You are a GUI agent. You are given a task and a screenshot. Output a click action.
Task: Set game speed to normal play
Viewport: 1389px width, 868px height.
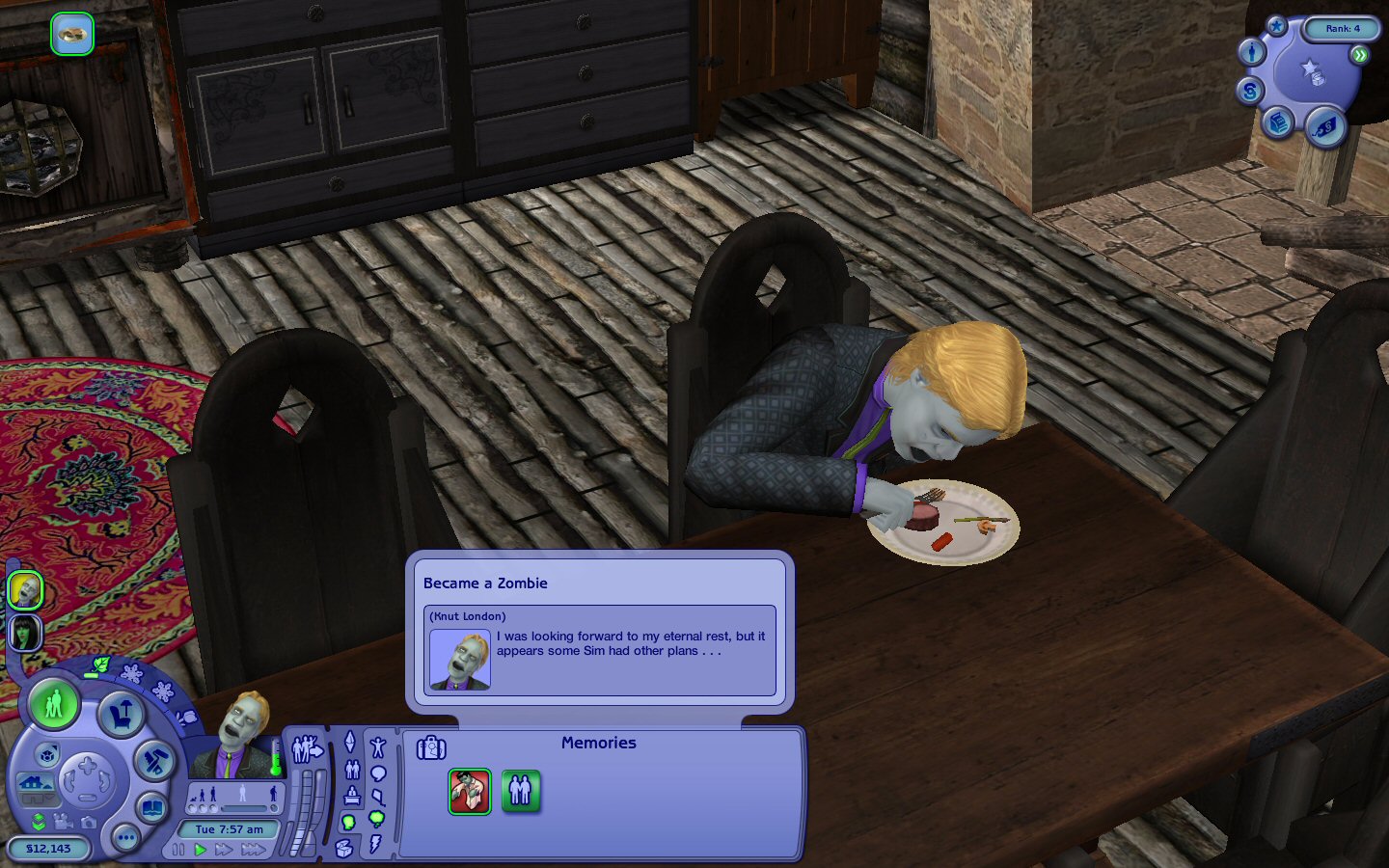(201, 850)
